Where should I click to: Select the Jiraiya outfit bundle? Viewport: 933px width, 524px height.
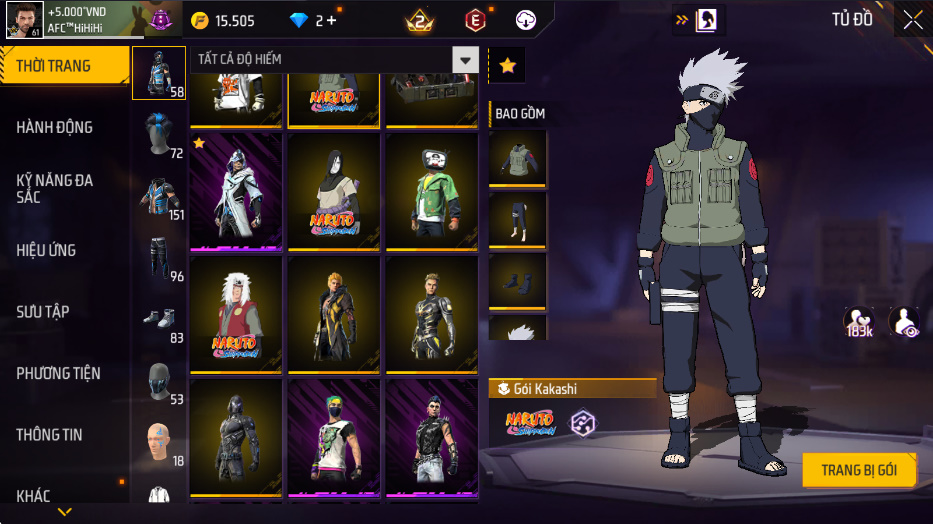(236, 311)
